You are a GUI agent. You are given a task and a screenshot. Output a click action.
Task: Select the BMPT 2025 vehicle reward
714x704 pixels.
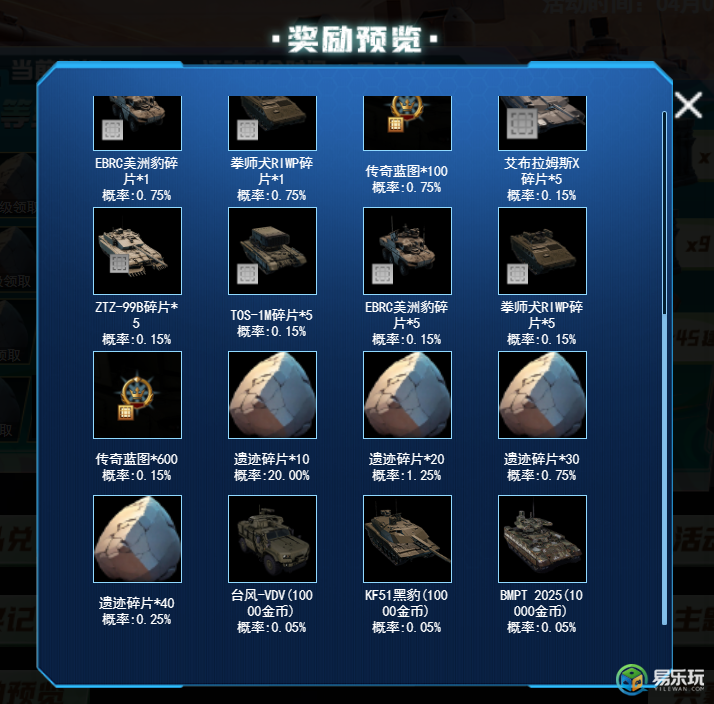(542, 539)
